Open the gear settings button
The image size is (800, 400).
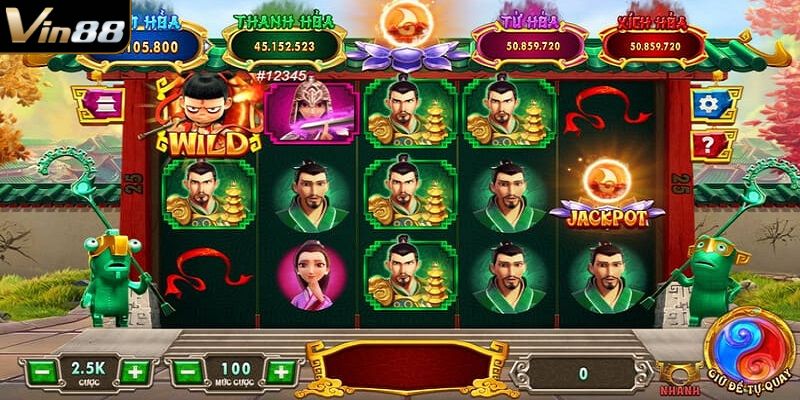tap(709, 103)
